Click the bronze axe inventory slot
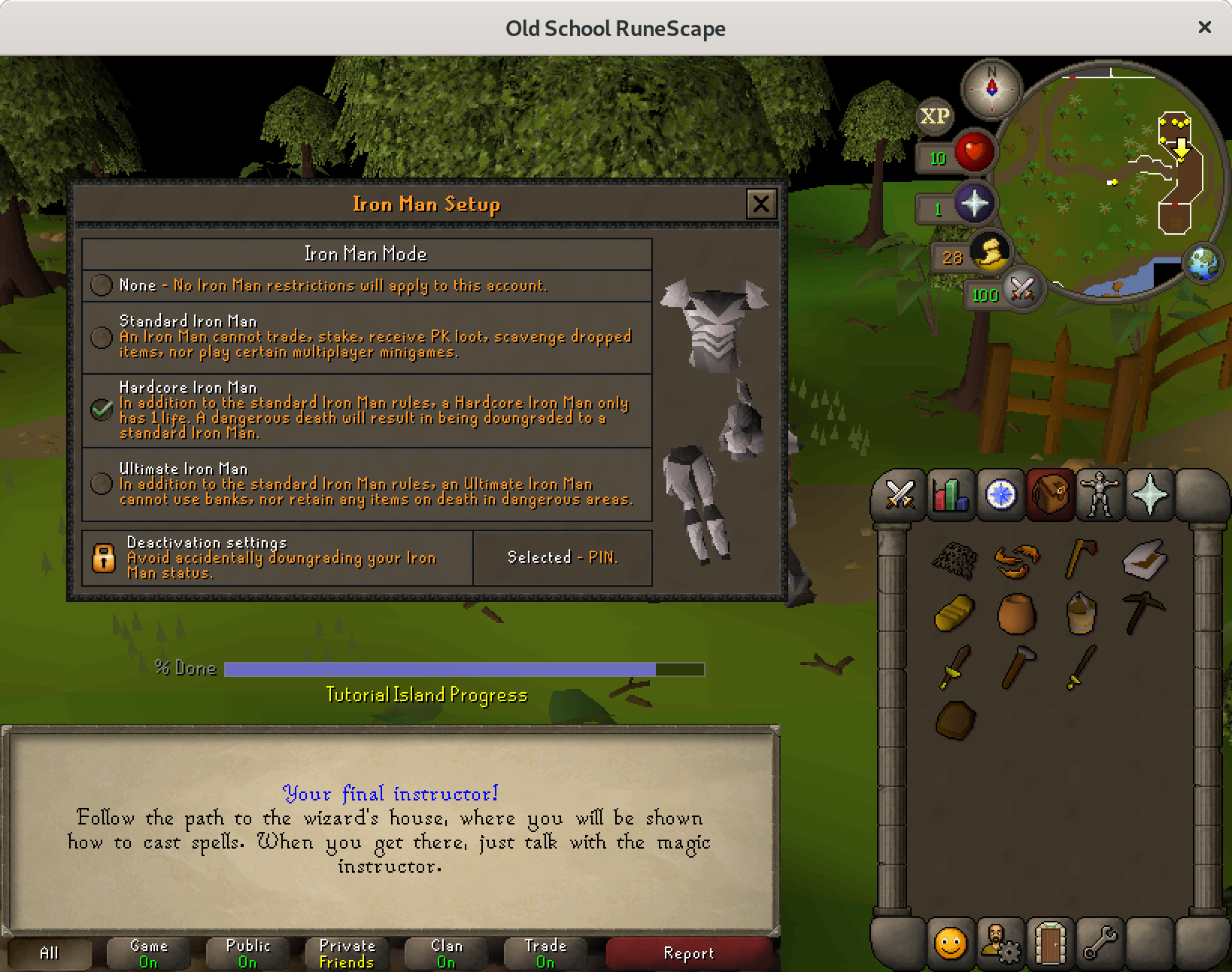 point(1081,558)
